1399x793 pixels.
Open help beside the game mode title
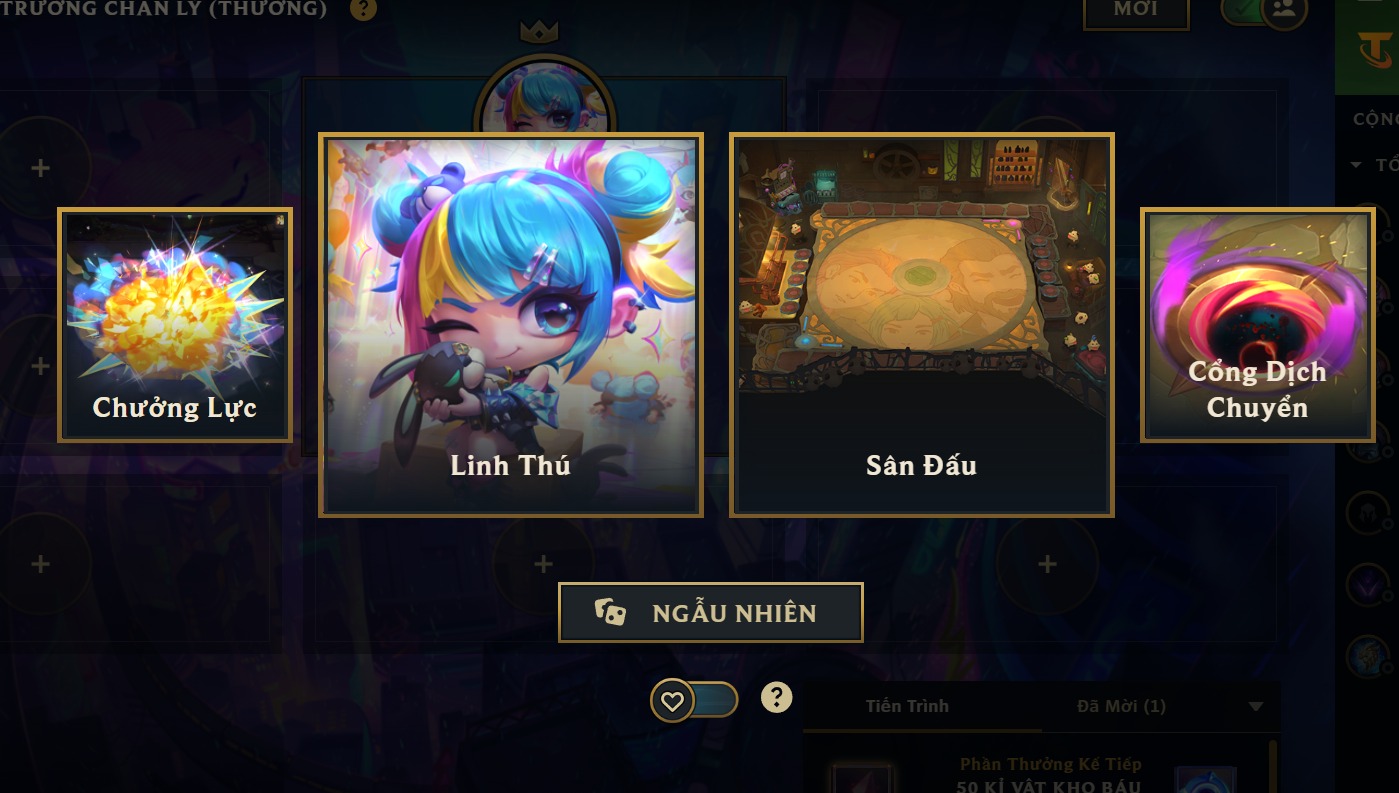pyautogui.click(x=364, y=10)
